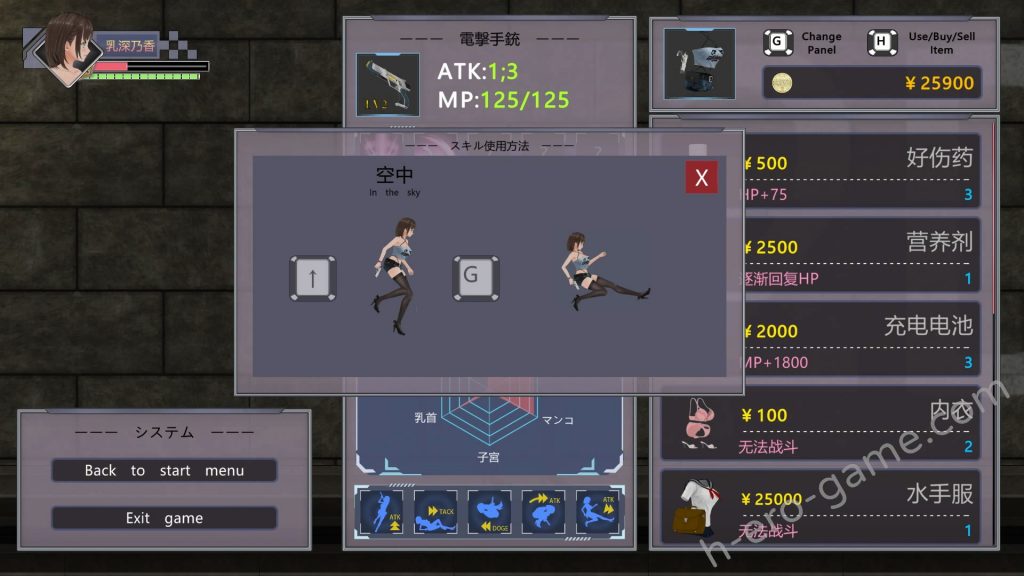Click the electric handgun weapon icon
The width and height of the screenshot is (1024, 576).
point(388,85)
